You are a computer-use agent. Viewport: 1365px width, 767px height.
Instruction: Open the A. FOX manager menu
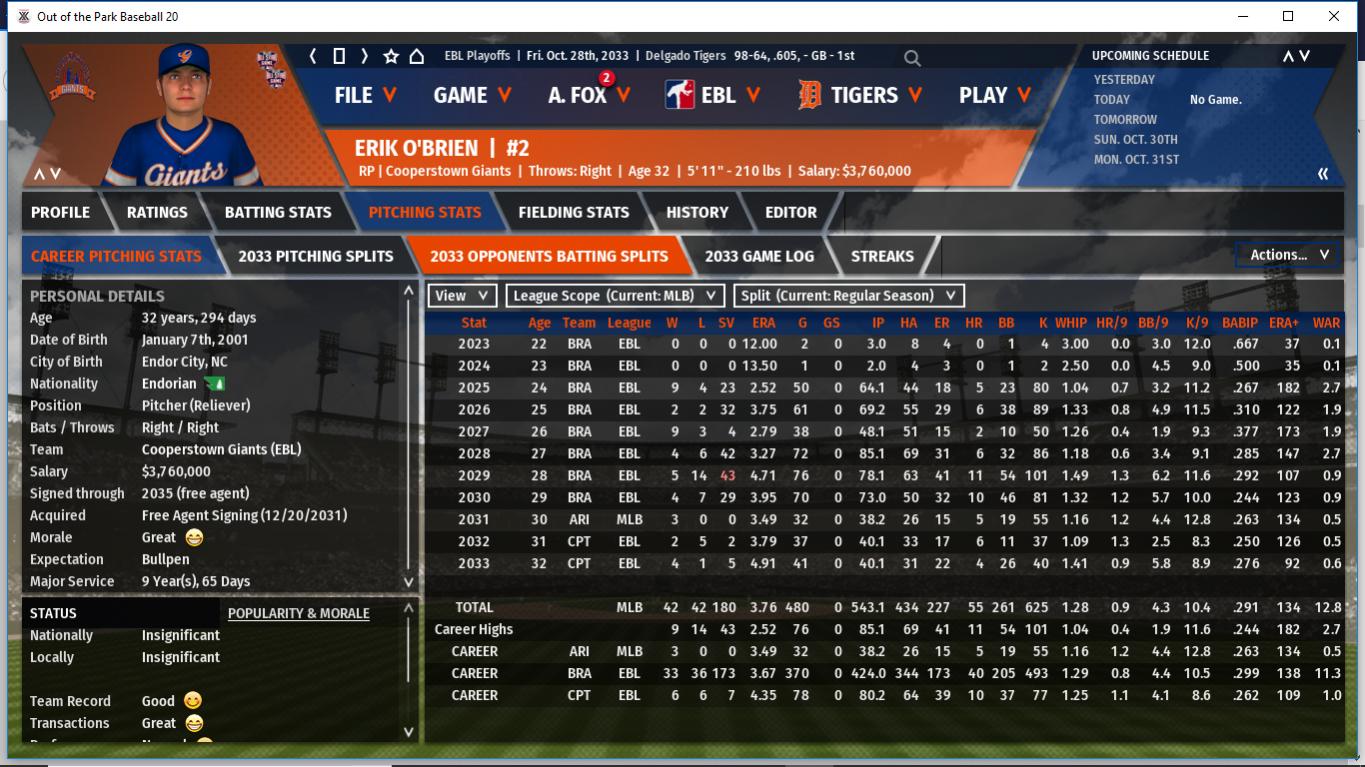tap(589, 95)
